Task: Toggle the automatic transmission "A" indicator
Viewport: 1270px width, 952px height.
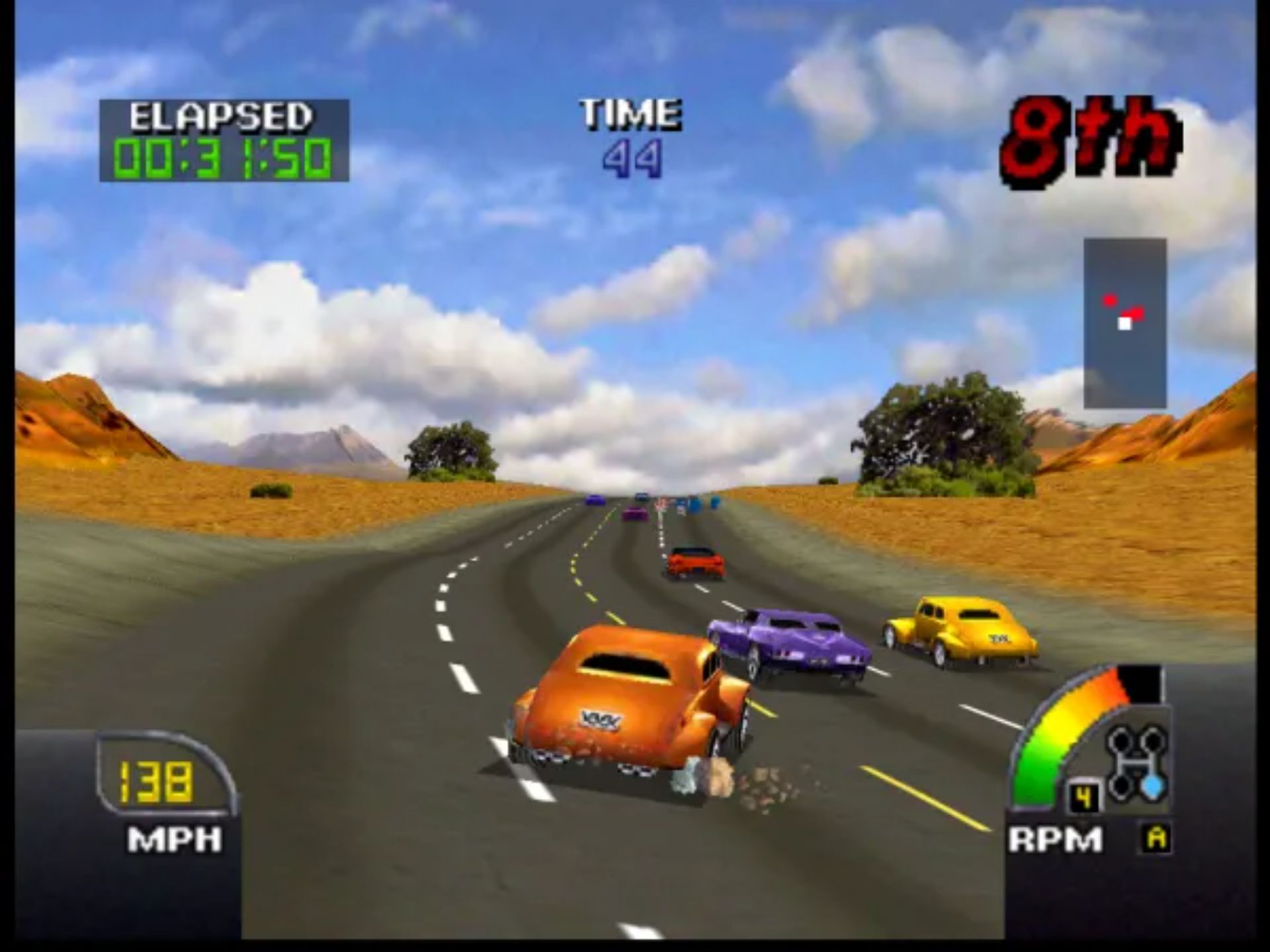Action: click(x=1156, y=839)
